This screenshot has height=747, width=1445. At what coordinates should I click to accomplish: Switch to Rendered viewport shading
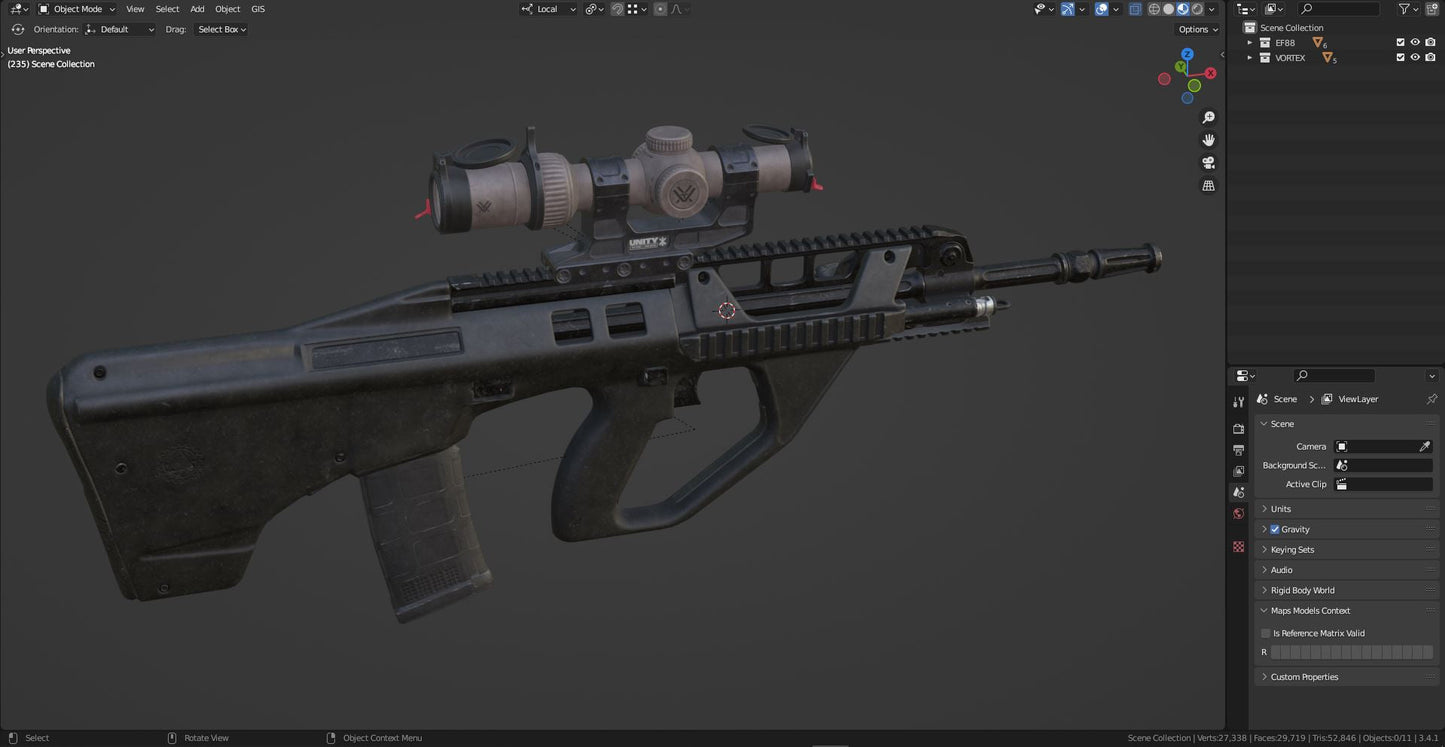(1197, 9)
